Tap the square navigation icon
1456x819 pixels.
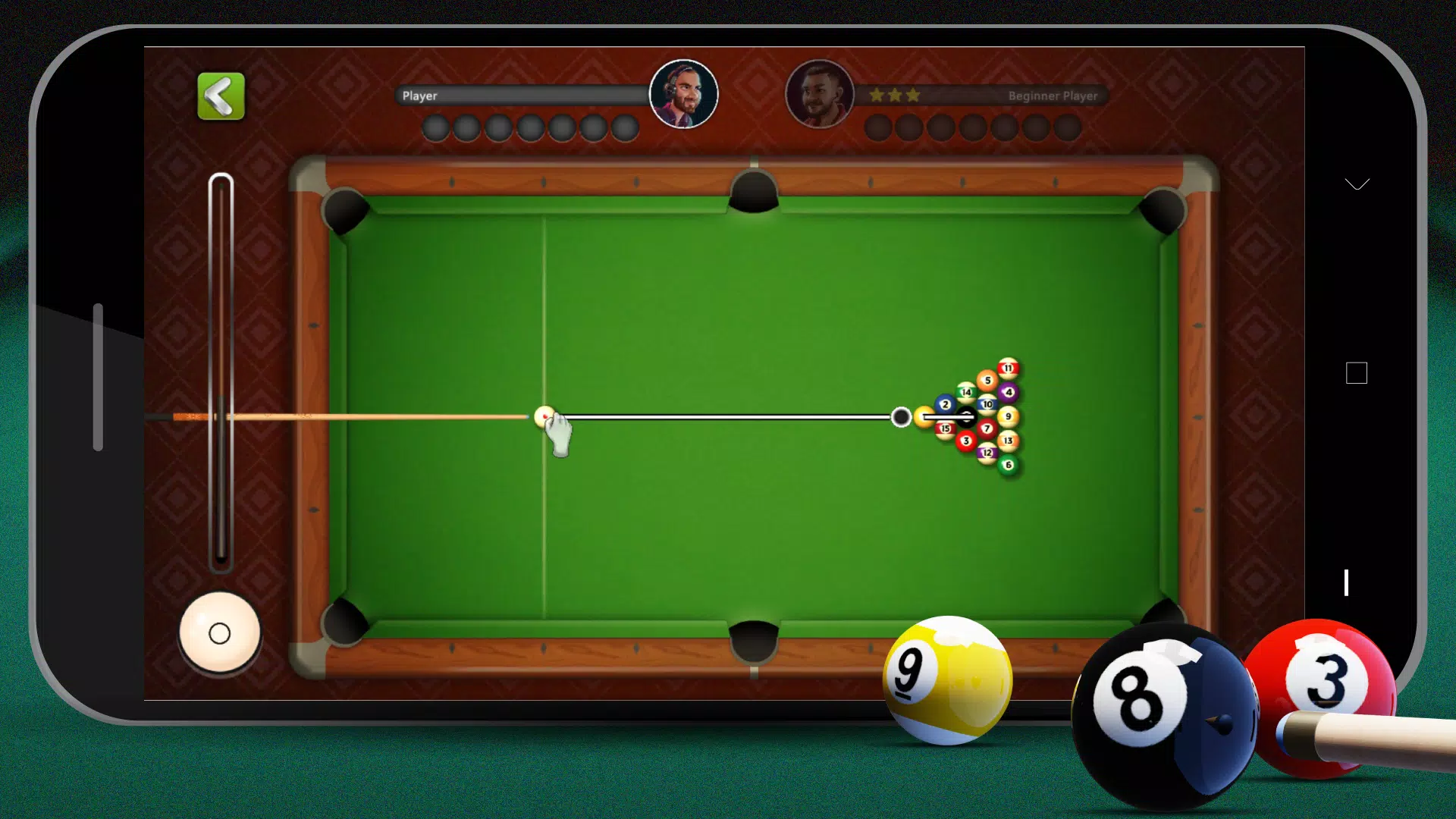point(1357,373)
